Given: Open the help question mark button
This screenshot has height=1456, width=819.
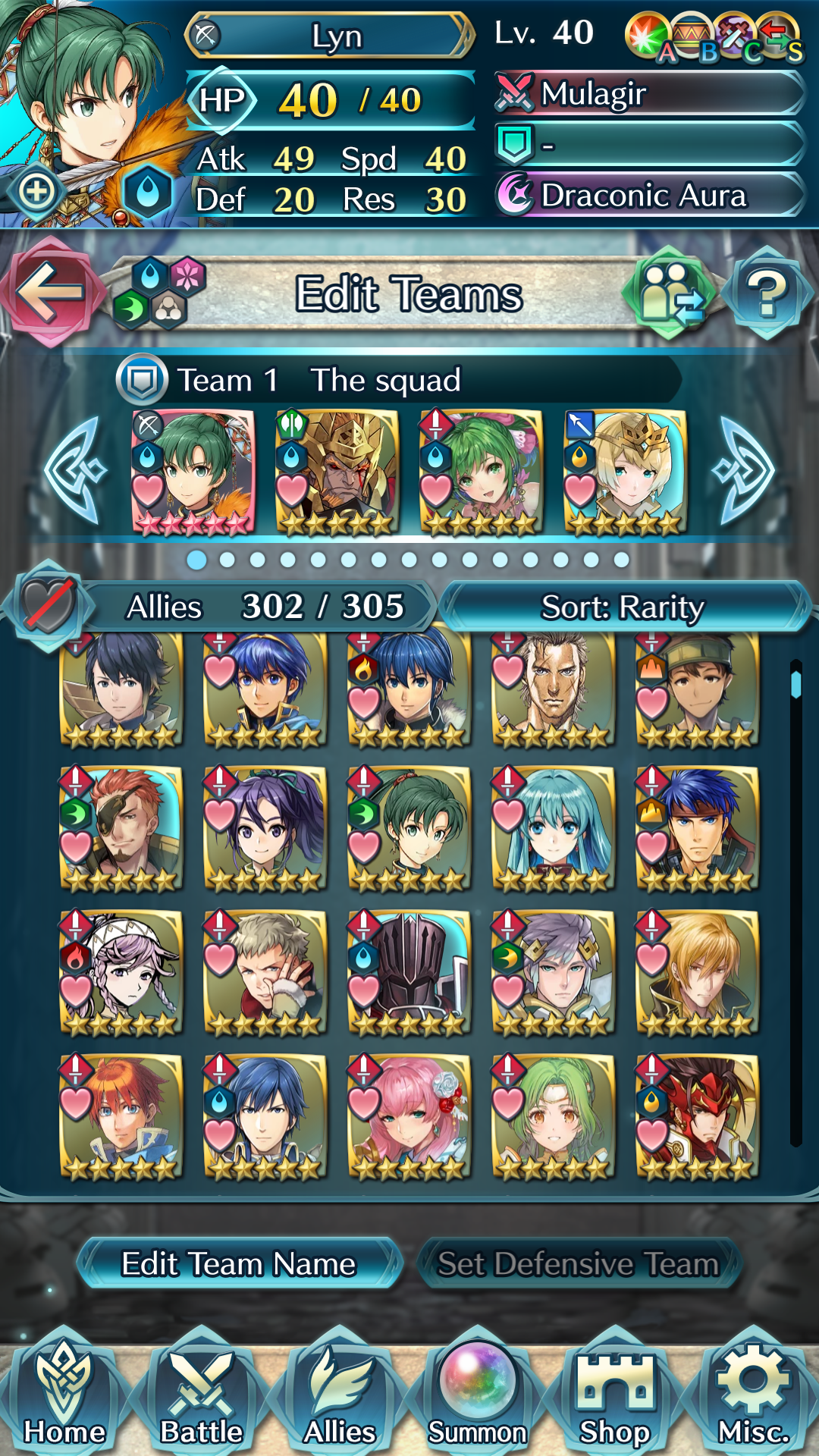Looking at the screenshot, I should click(767, 293).
